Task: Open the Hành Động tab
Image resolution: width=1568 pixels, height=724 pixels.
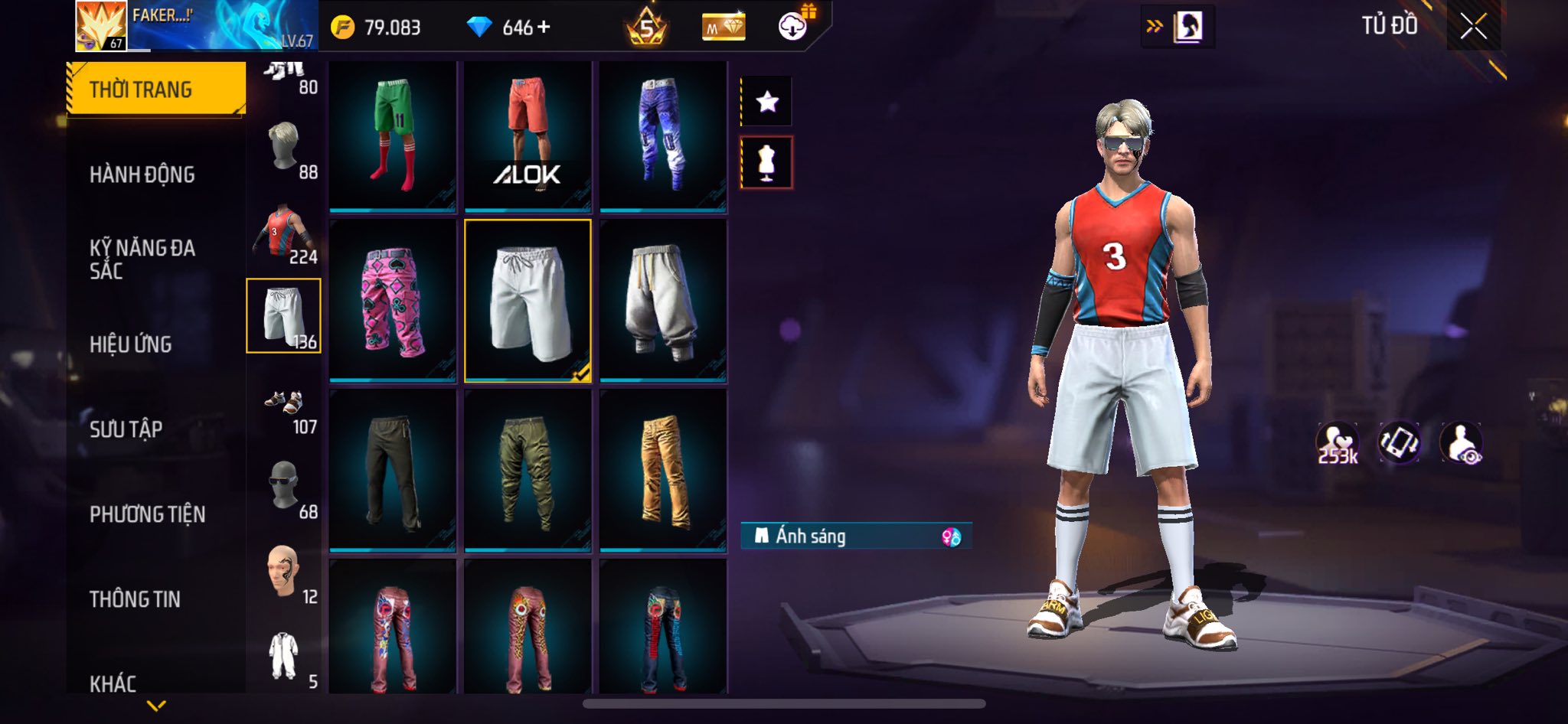Action: [143, 174]
